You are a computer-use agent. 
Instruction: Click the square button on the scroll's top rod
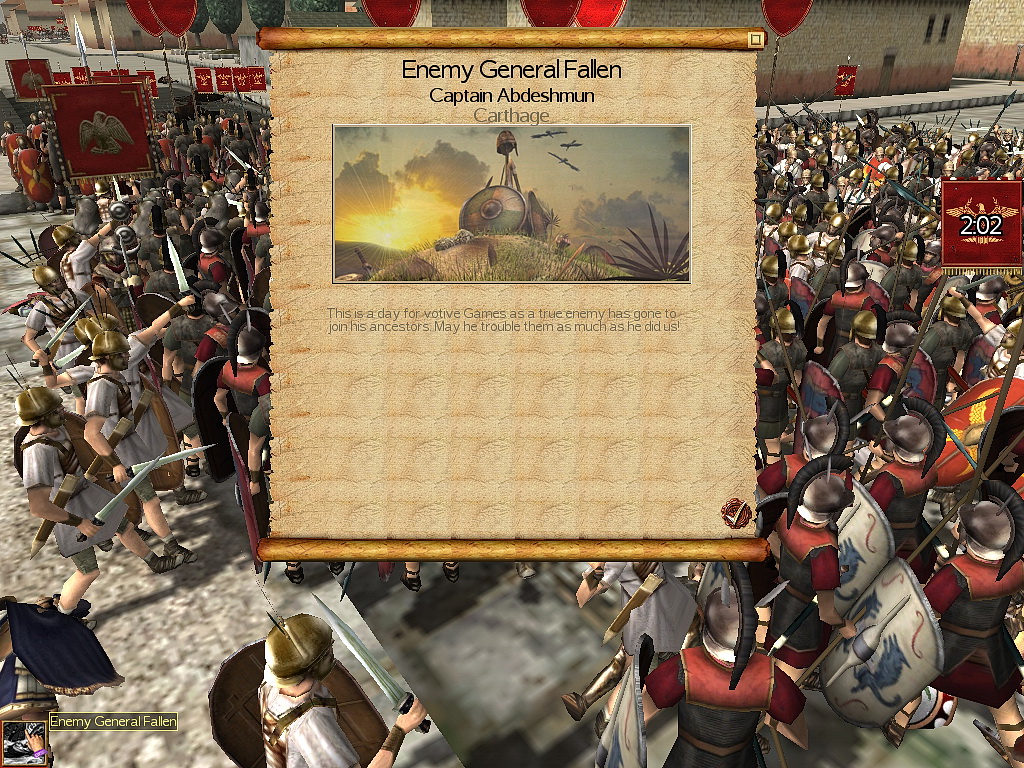tap(756, 39)
